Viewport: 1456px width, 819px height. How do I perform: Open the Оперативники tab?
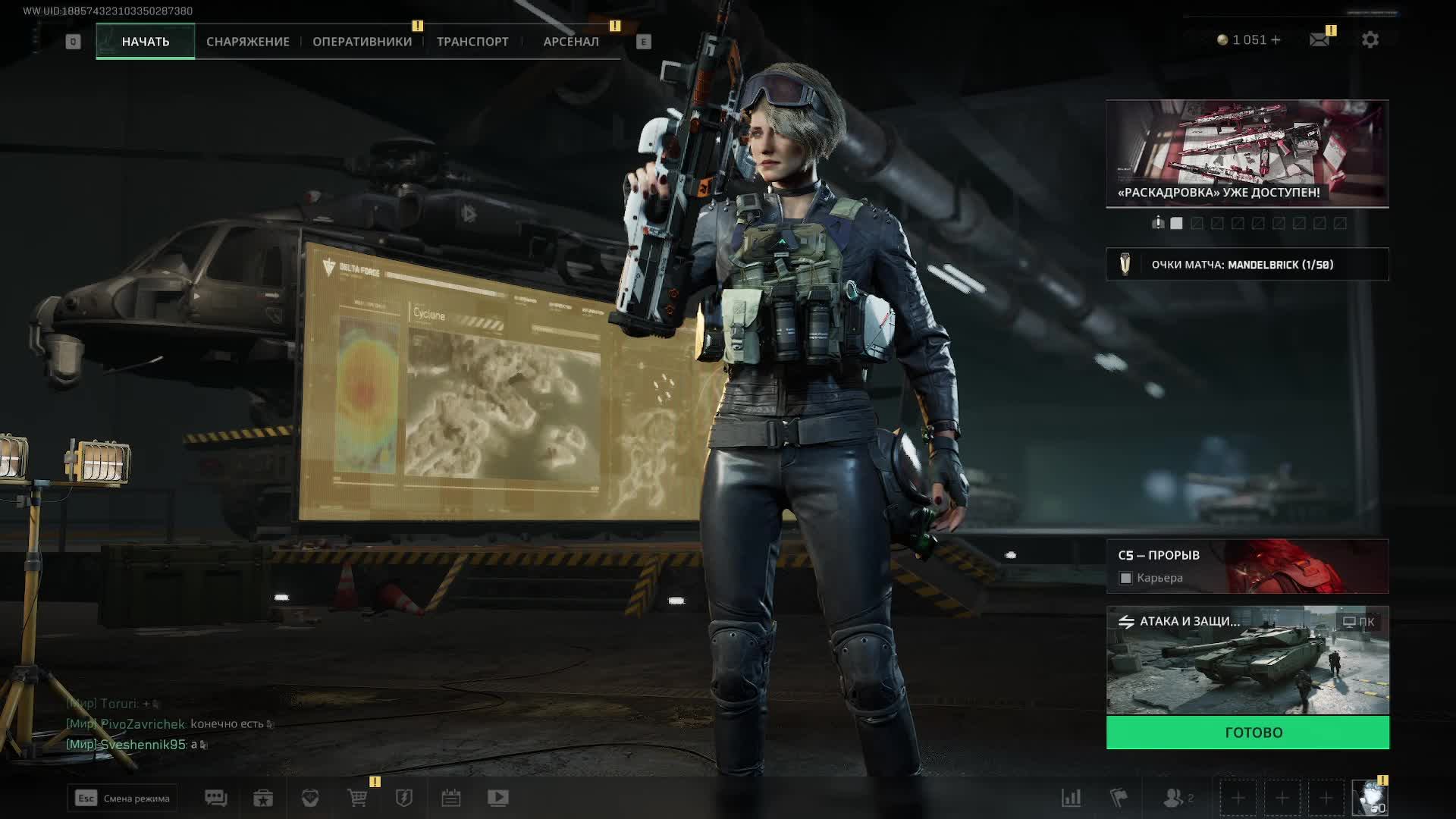(x=362, y=42)
